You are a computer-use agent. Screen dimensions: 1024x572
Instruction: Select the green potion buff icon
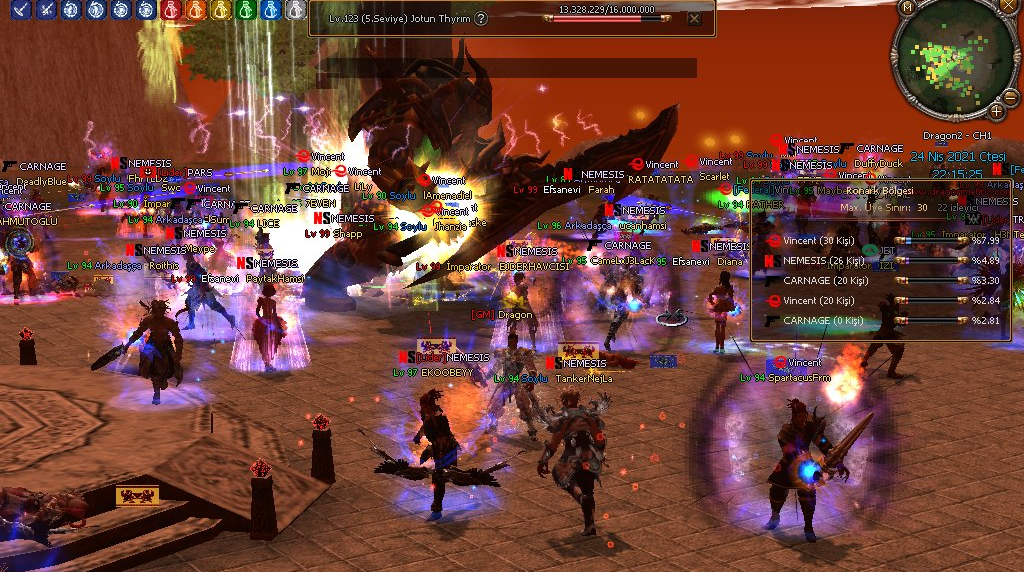pyautogui.click(x=245, y=10)
